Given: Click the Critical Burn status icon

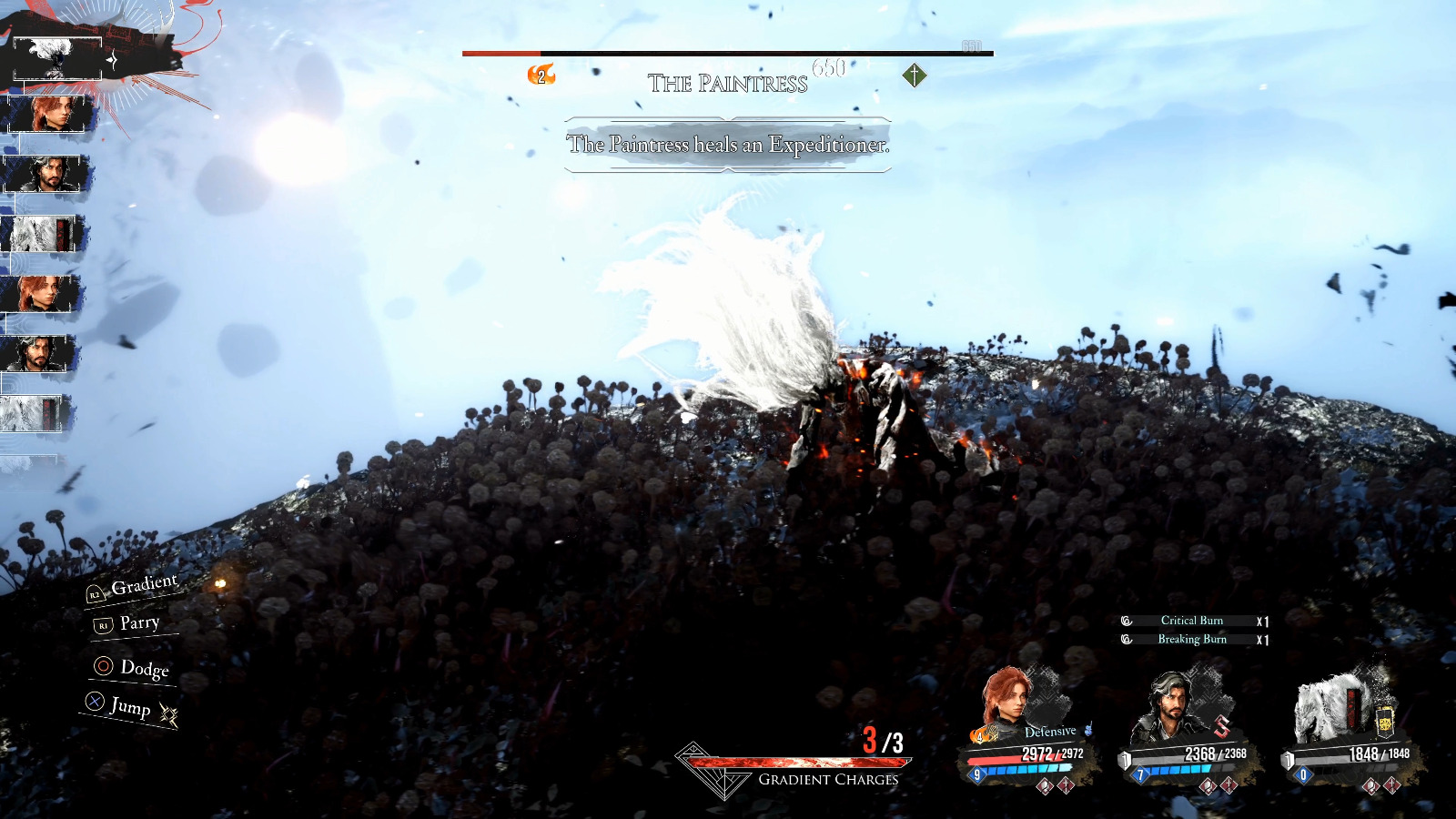Looking at the screenshot, I should coord(1125,621).
